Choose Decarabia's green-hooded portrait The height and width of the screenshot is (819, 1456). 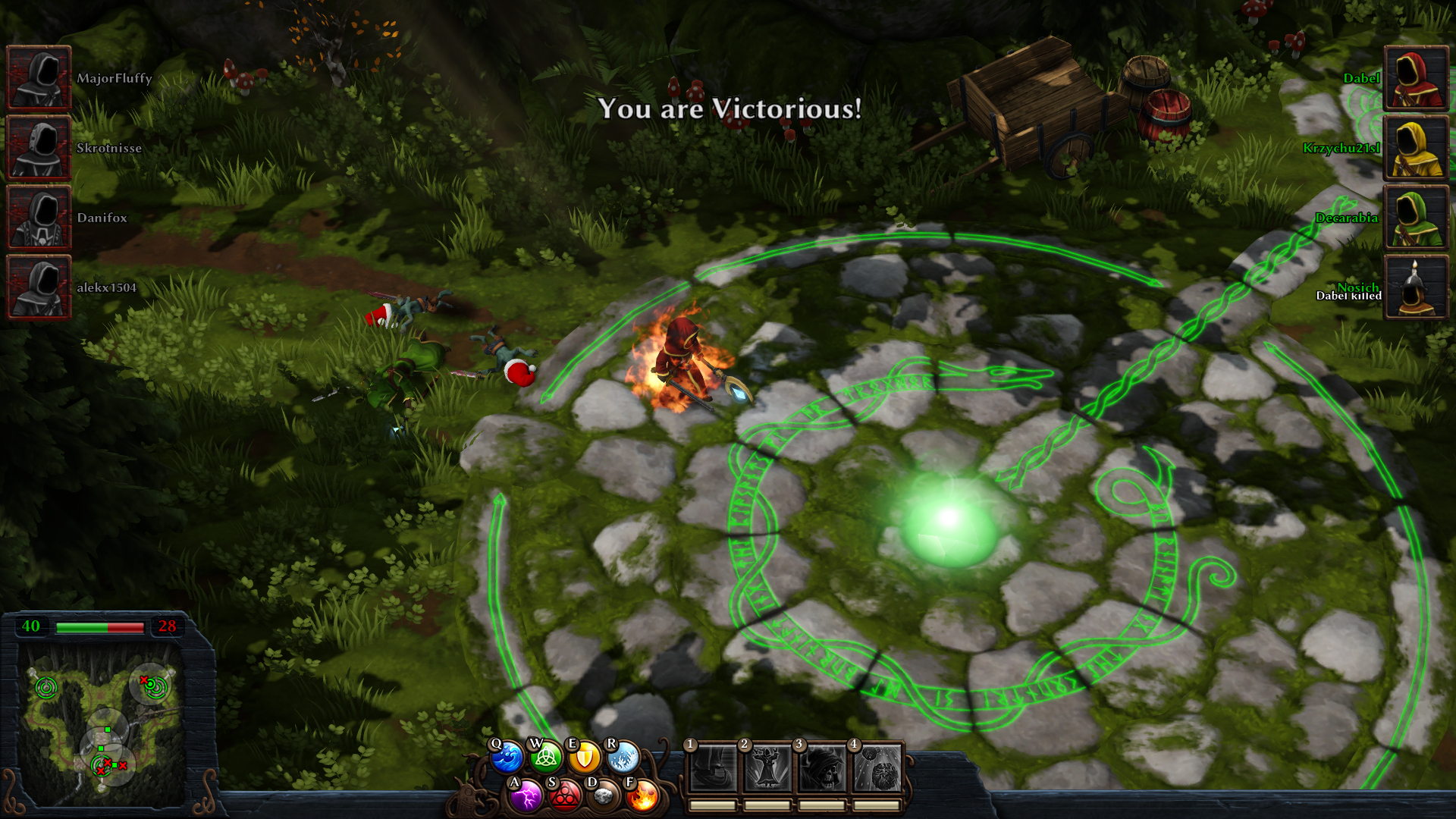(1416, 218)
